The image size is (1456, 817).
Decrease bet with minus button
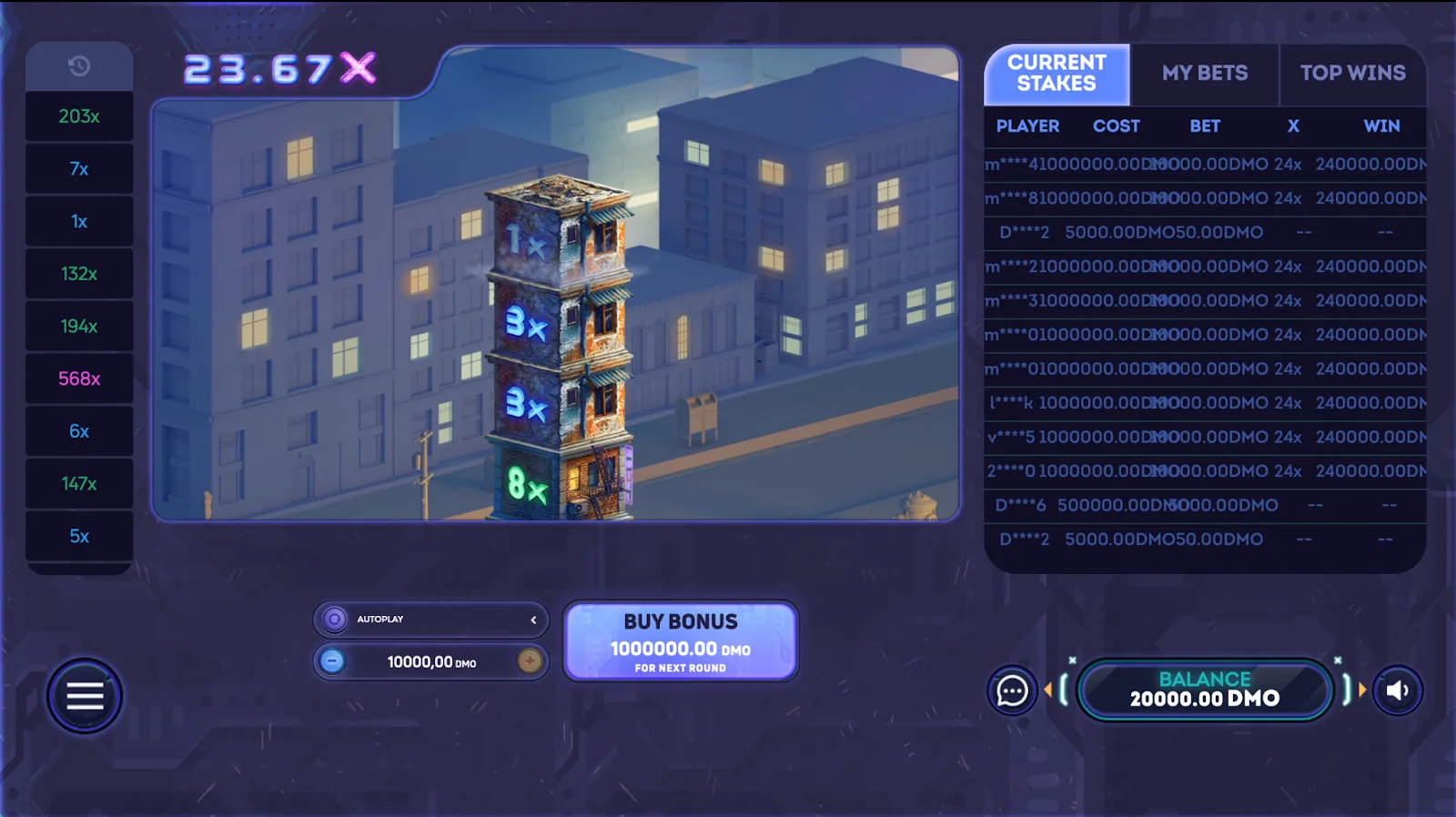click(x=333, y=661)
